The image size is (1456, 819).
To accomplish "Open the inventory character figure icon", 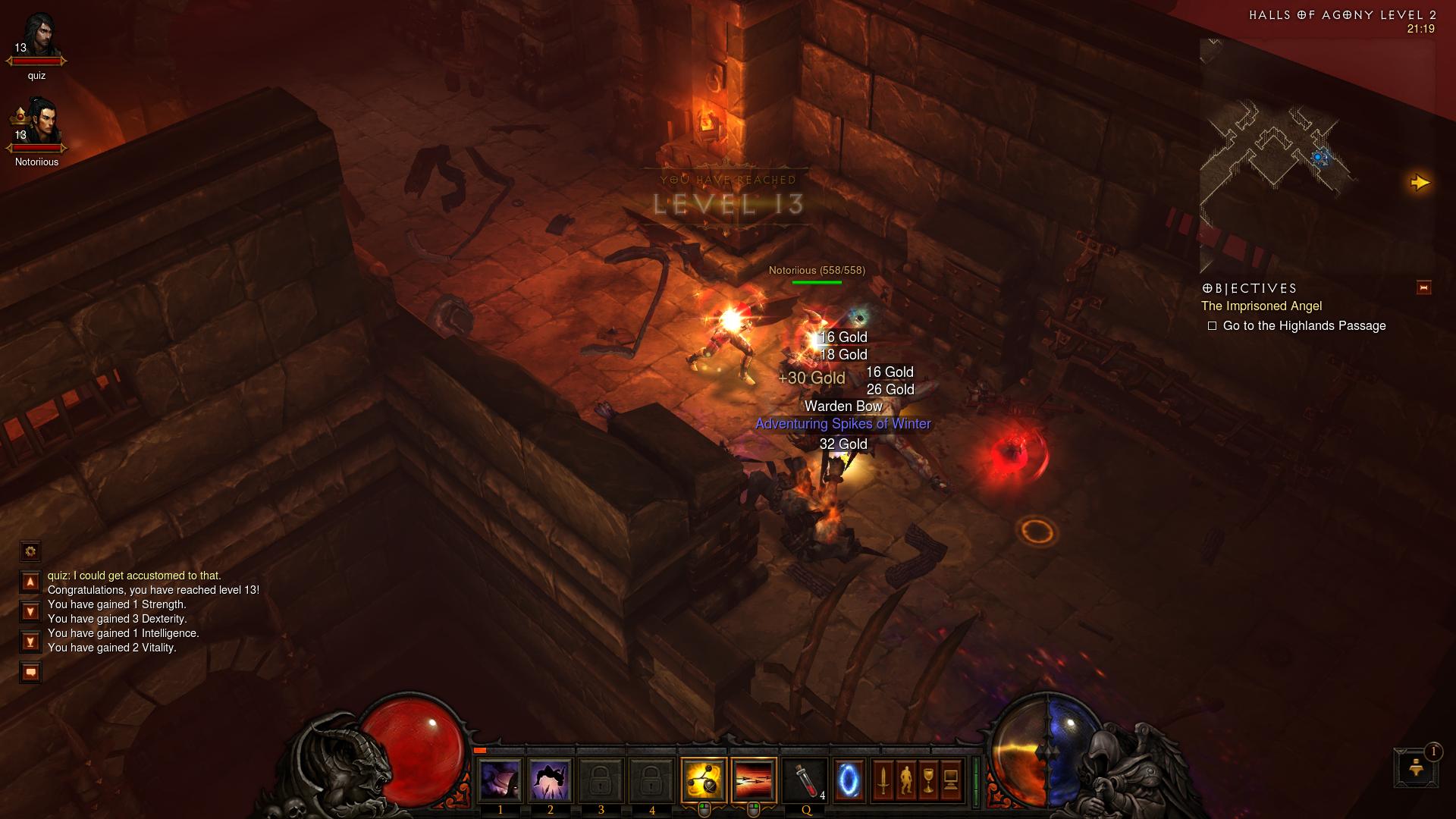I will 905,780.
